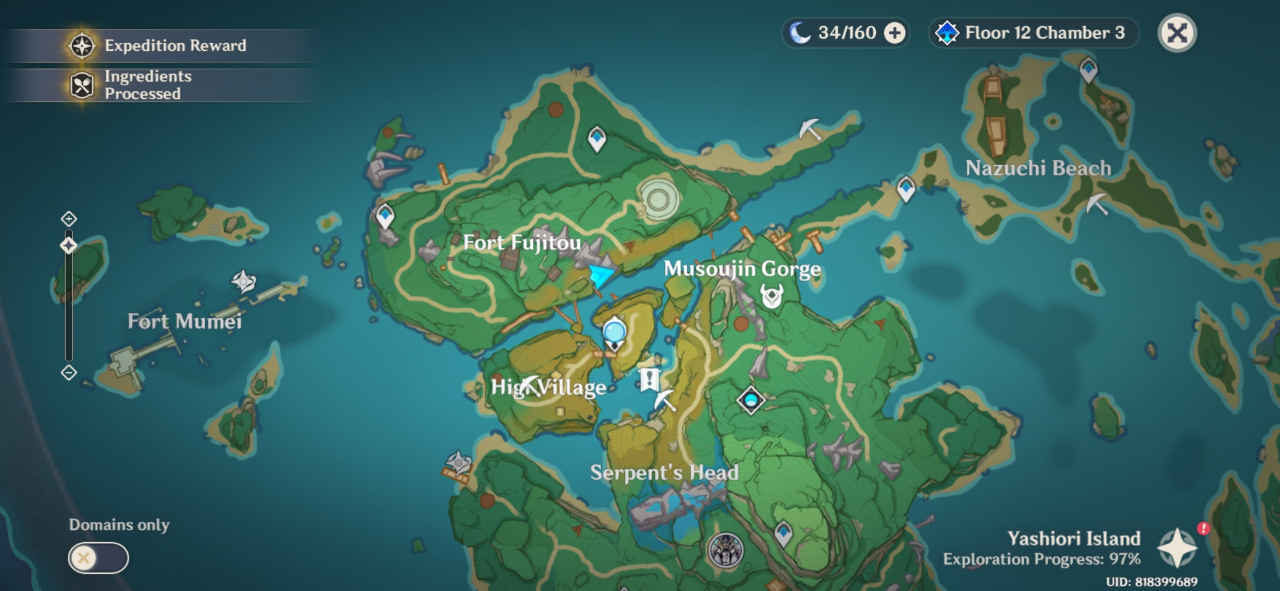The height and width of the screenshot is (591, 1280).
Task: Click the zoom-in diamond atop the zoom slider
Action: click(69, 219)
